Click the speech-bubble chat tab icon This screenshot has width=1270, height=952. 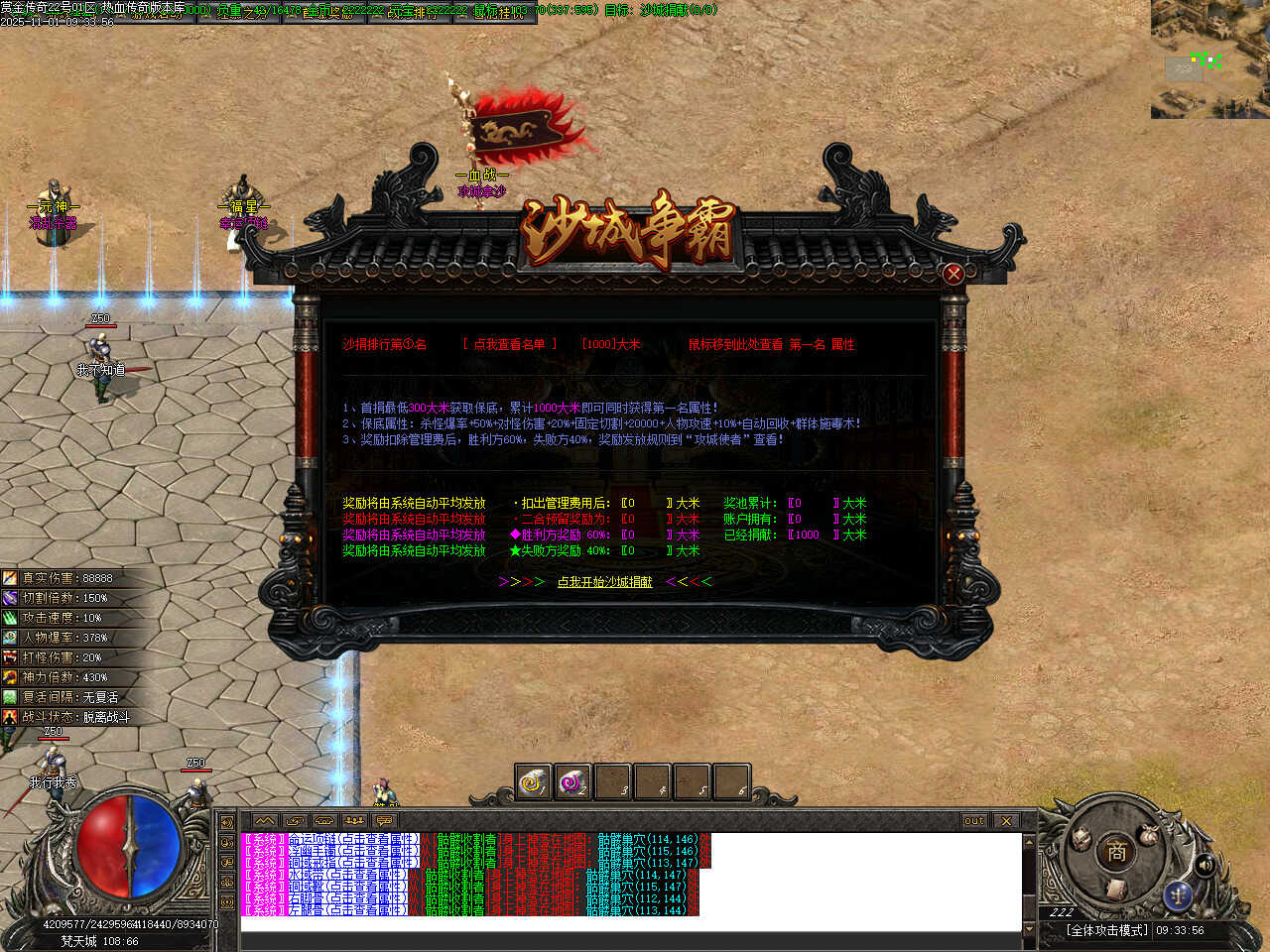tap(384, 821)
